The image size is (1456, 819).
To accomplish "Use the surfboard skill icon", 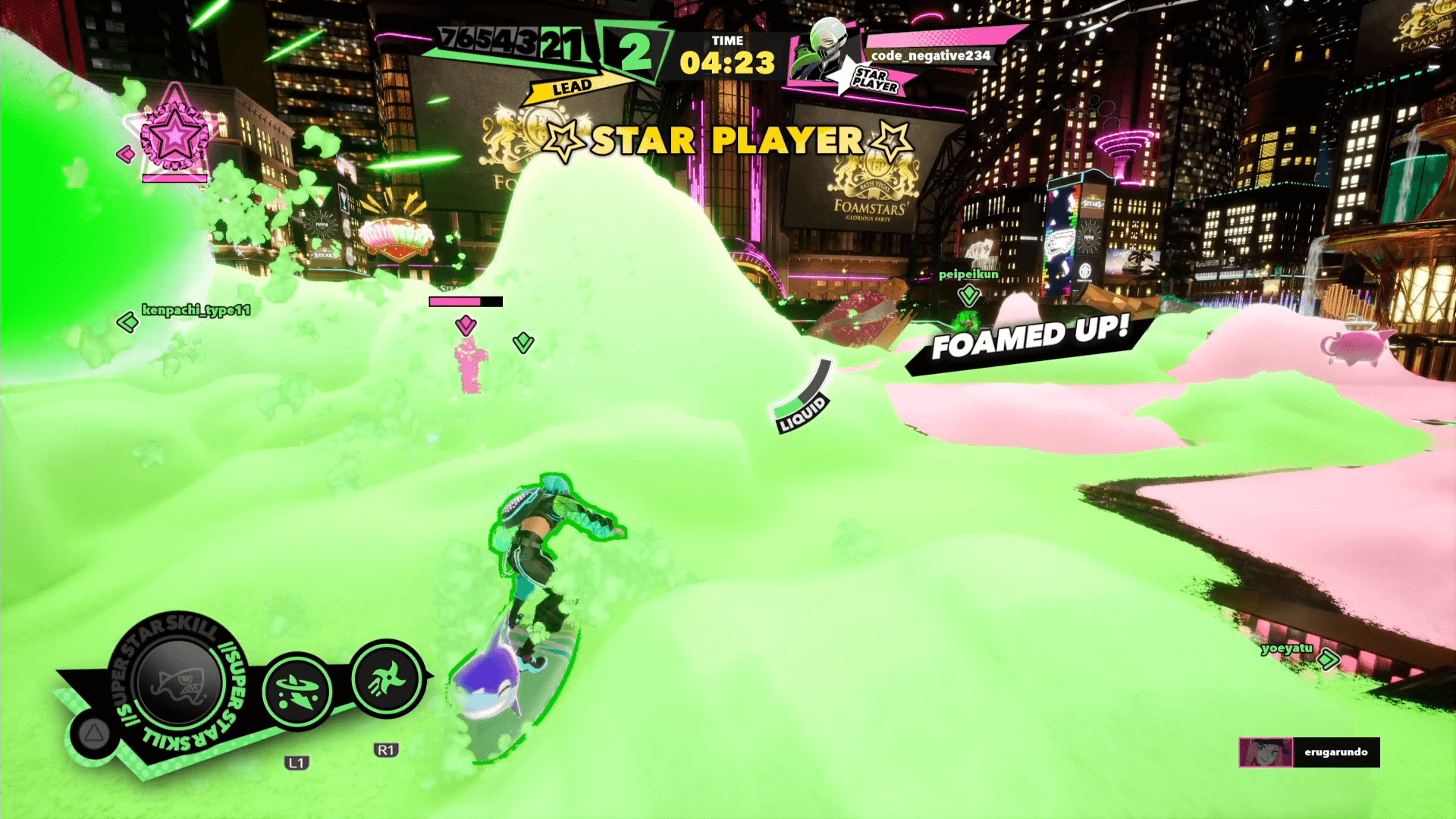I will point(297,692).
